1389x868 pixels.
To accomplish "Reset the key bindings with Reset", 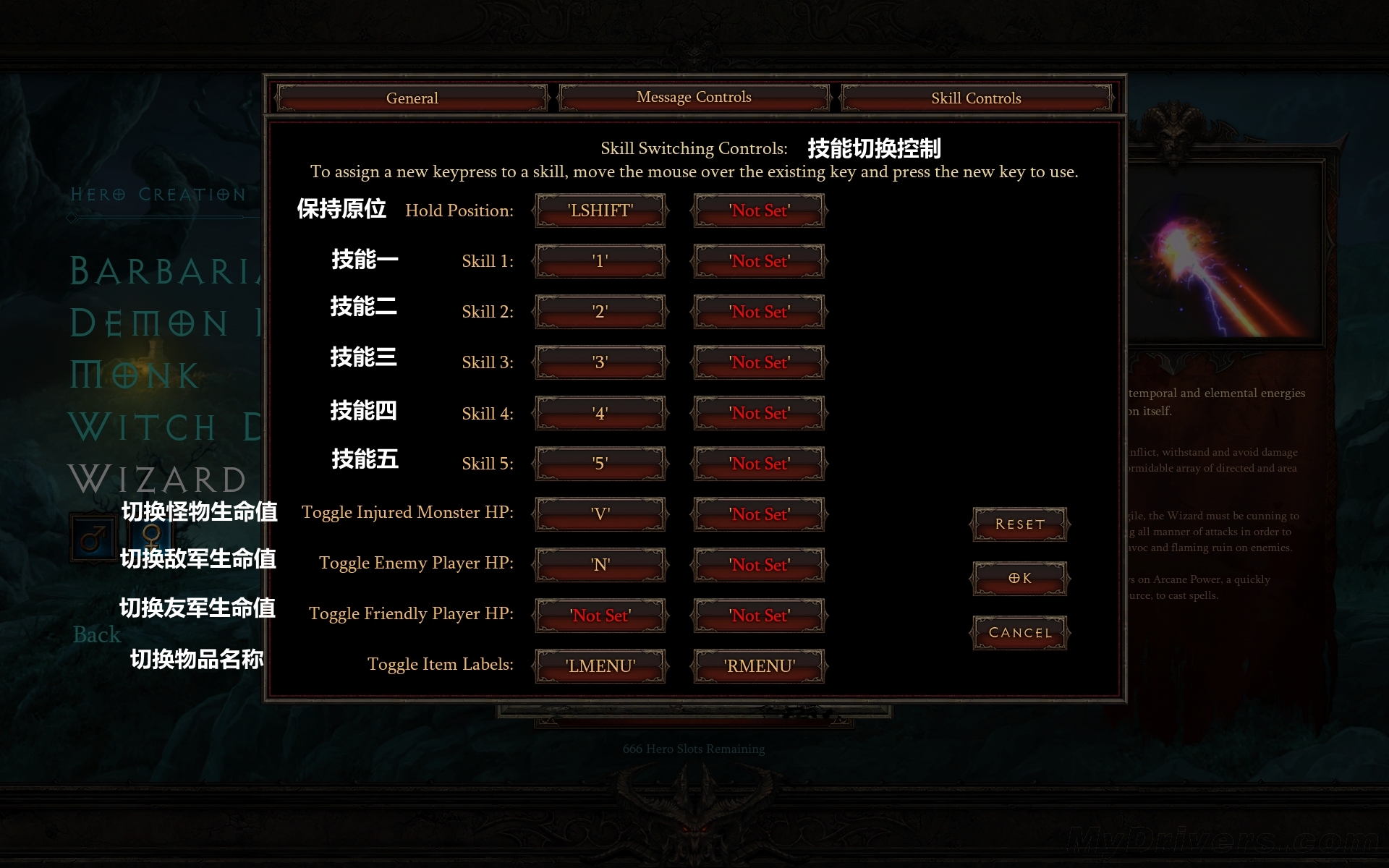I will 1019,524.
